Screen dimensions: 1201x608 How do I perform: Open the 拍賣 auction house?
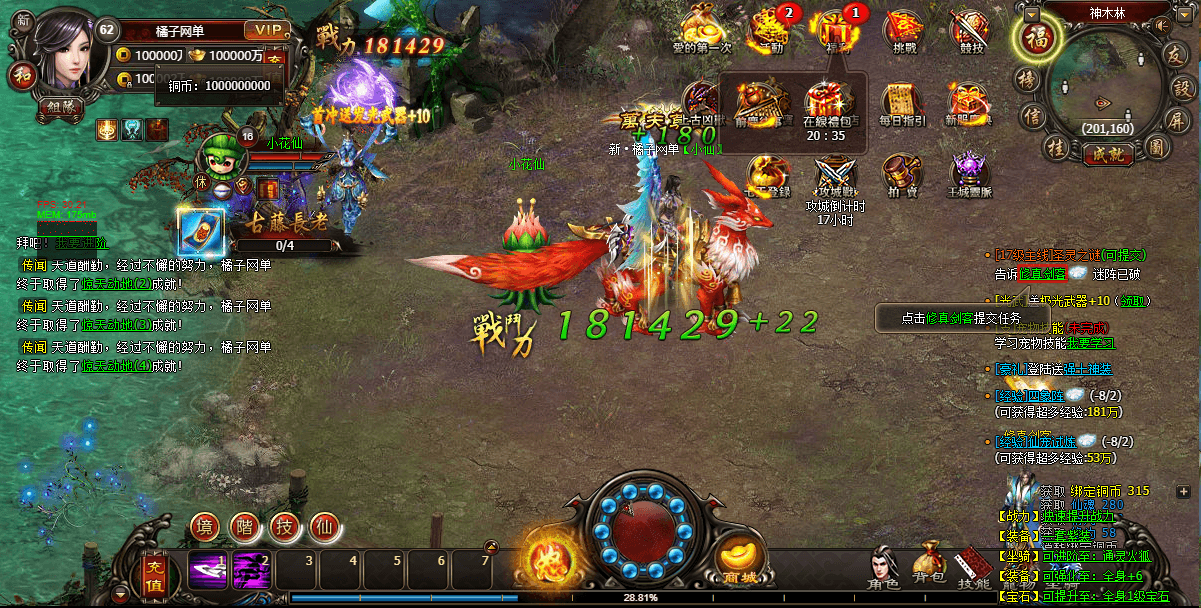click(901, 175)
